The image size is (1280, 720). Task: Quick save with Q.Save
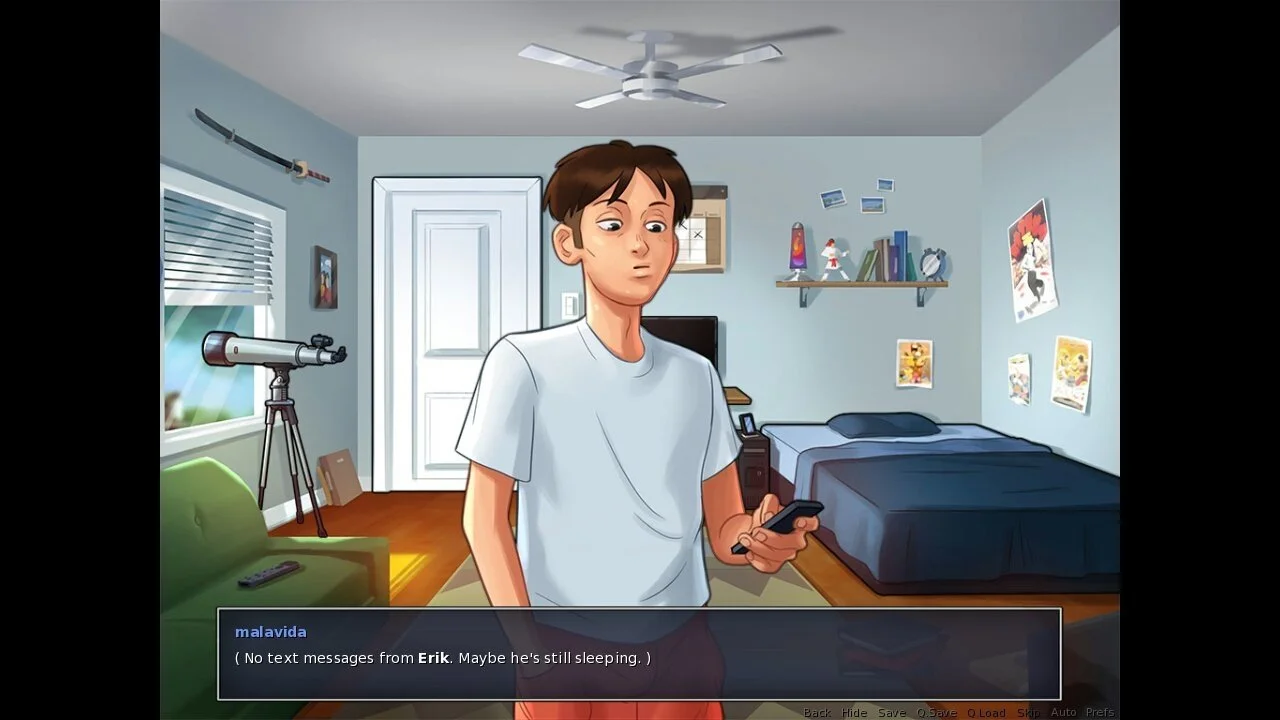937,712
